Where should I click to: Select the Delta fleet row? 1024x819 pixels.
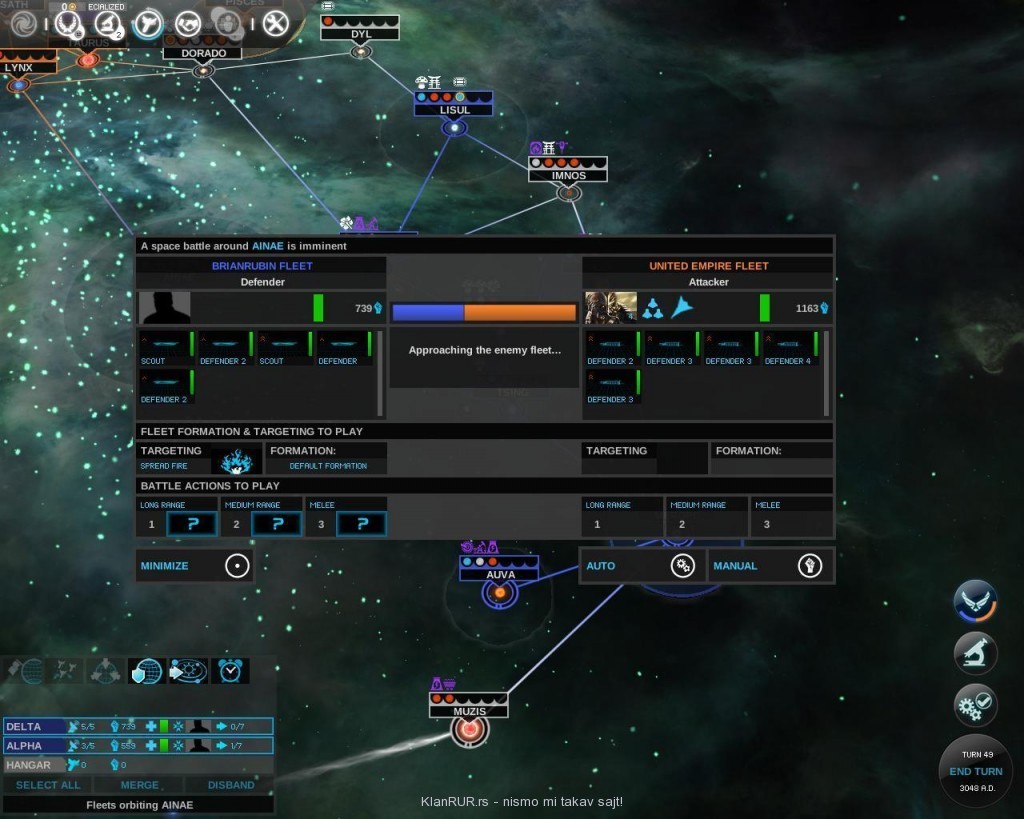pos(138,726)
